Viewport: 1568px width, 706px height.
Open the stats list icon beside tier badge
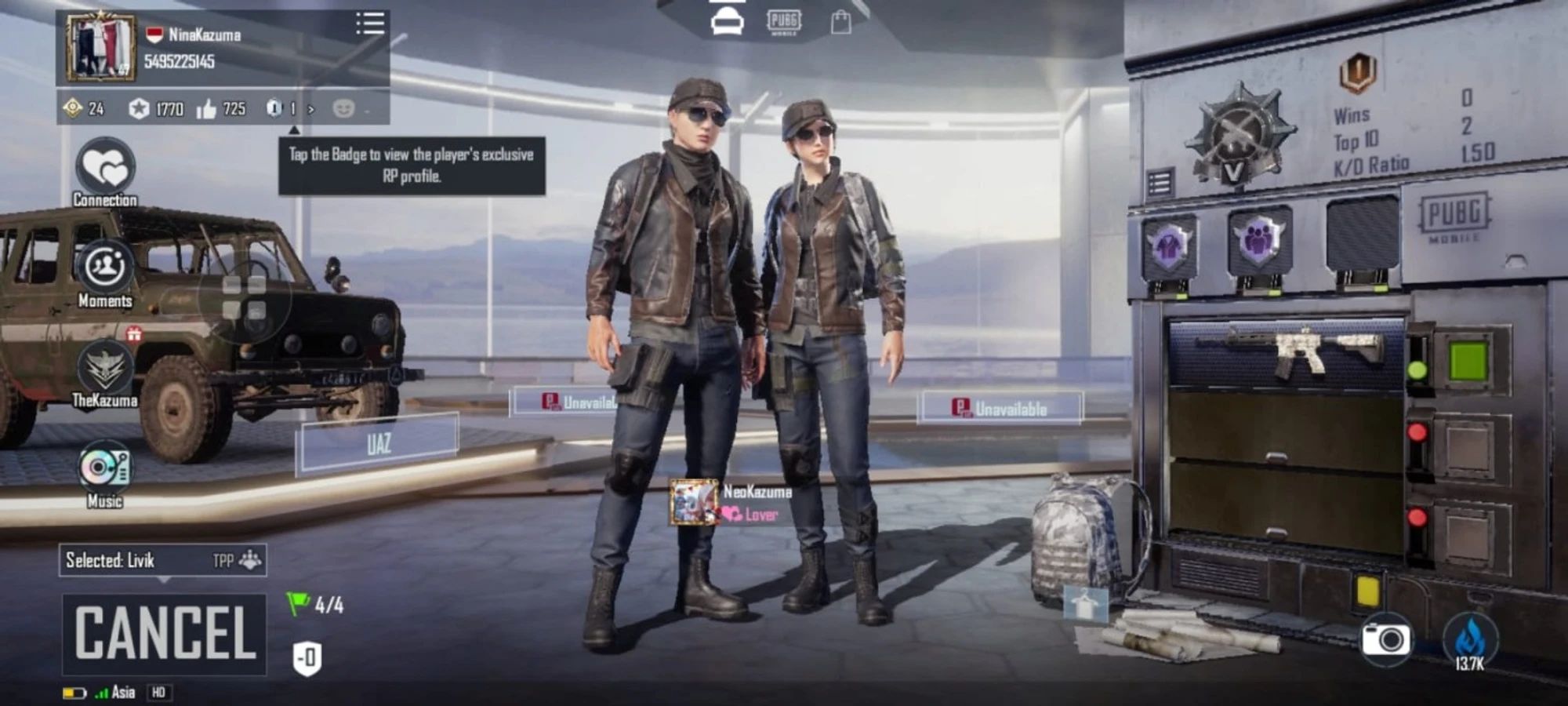coord(1160,183)
